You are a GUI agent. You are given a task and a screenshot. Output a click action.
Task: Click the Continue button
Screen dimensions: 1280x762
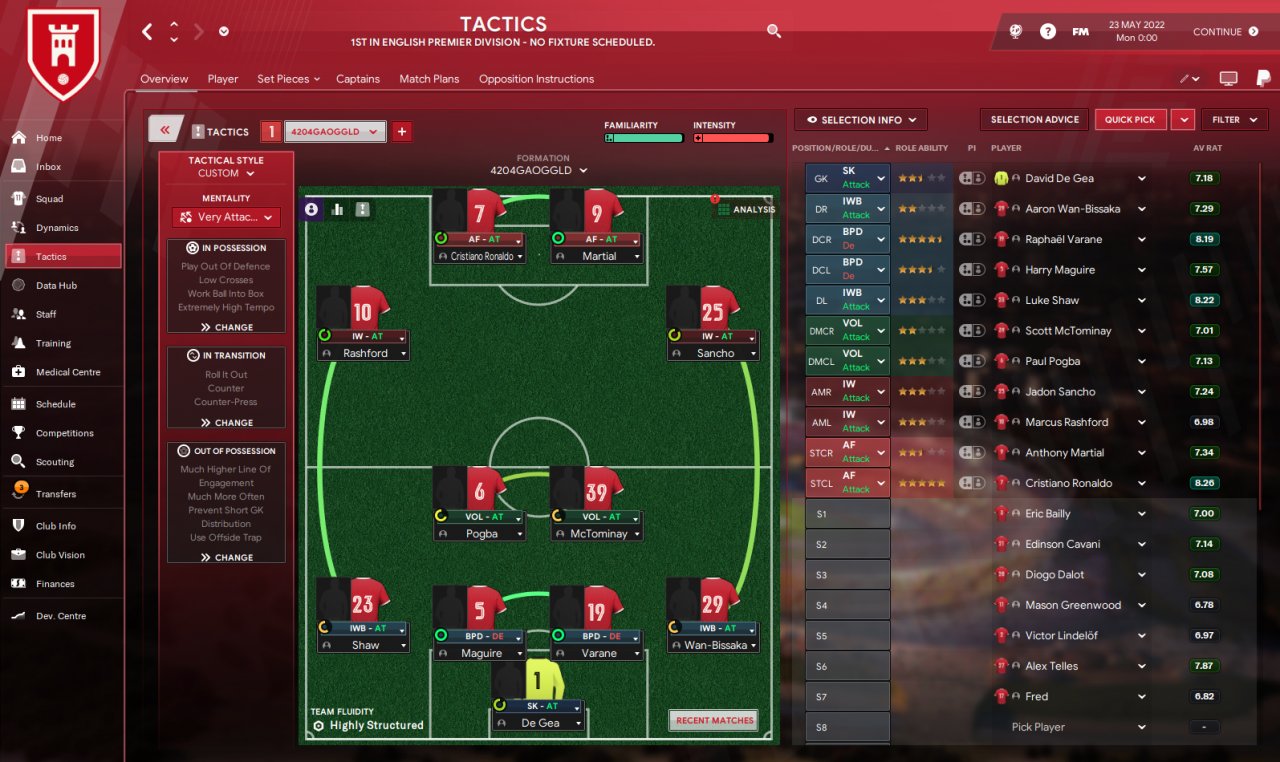[x=1225, y=32]
